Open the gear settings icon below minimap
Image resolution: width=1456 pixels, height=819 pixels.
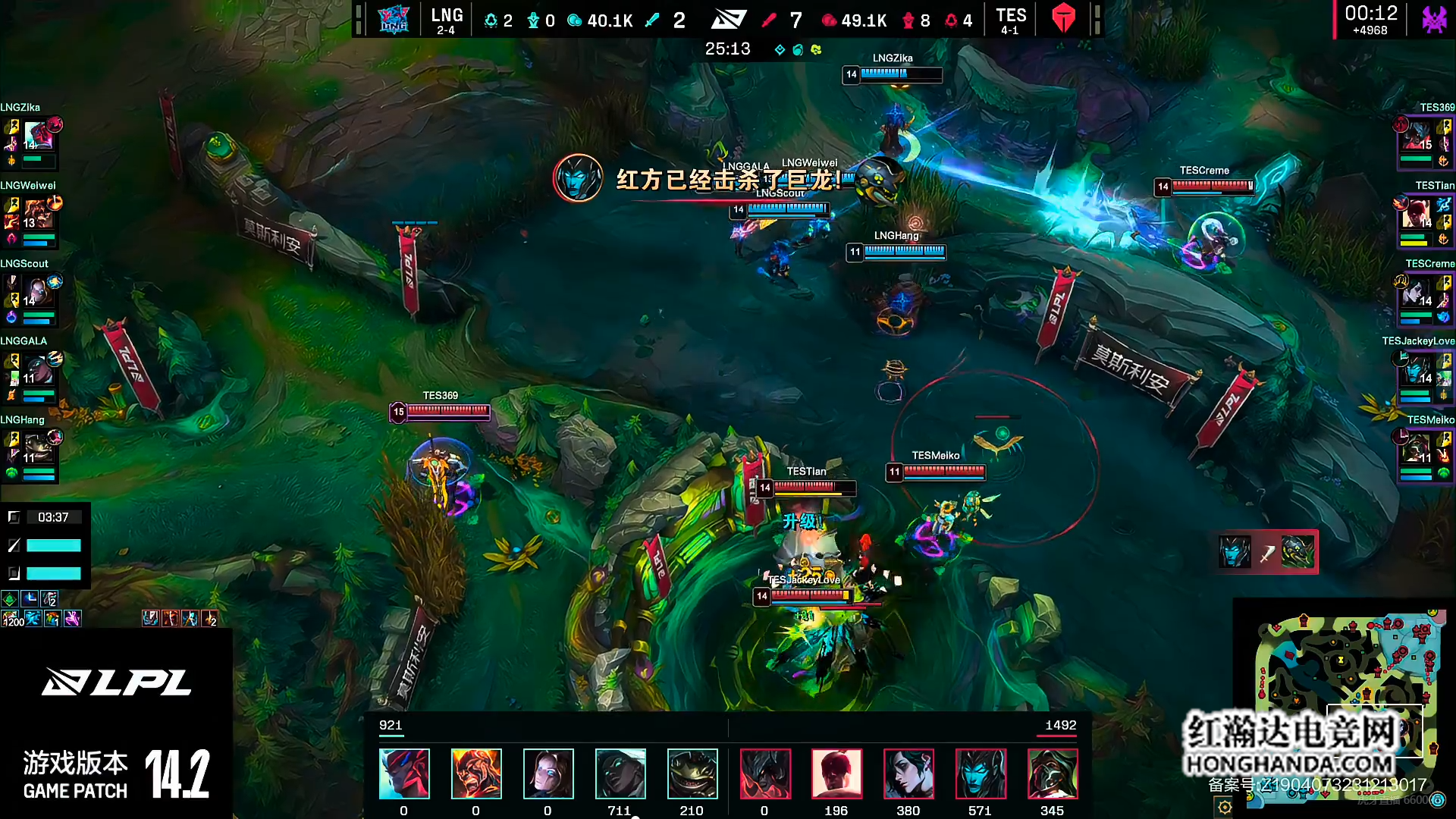tap(1225, 807)
